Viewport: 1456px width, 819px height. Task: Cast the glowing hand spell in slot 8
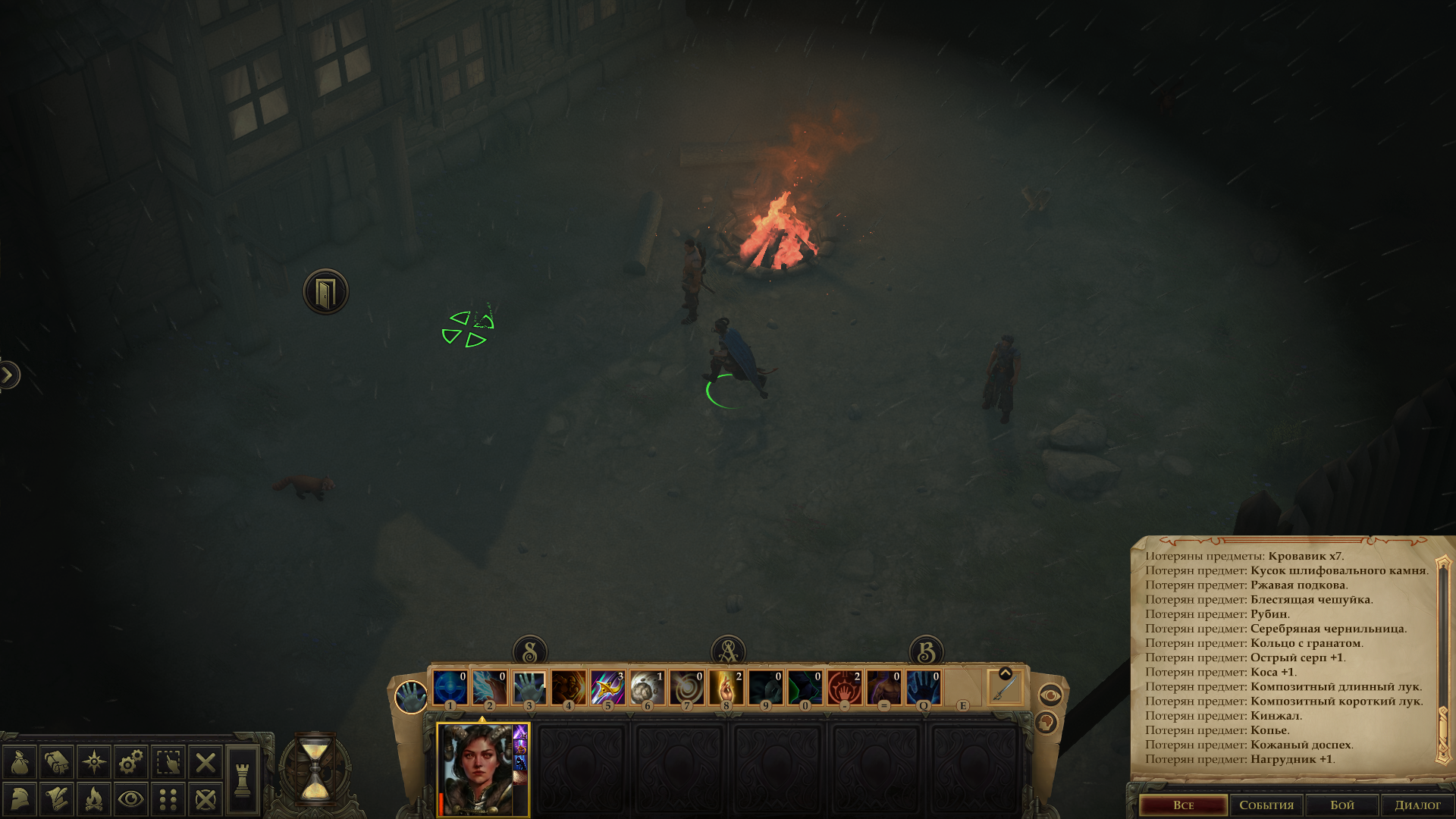coord(726,687)
